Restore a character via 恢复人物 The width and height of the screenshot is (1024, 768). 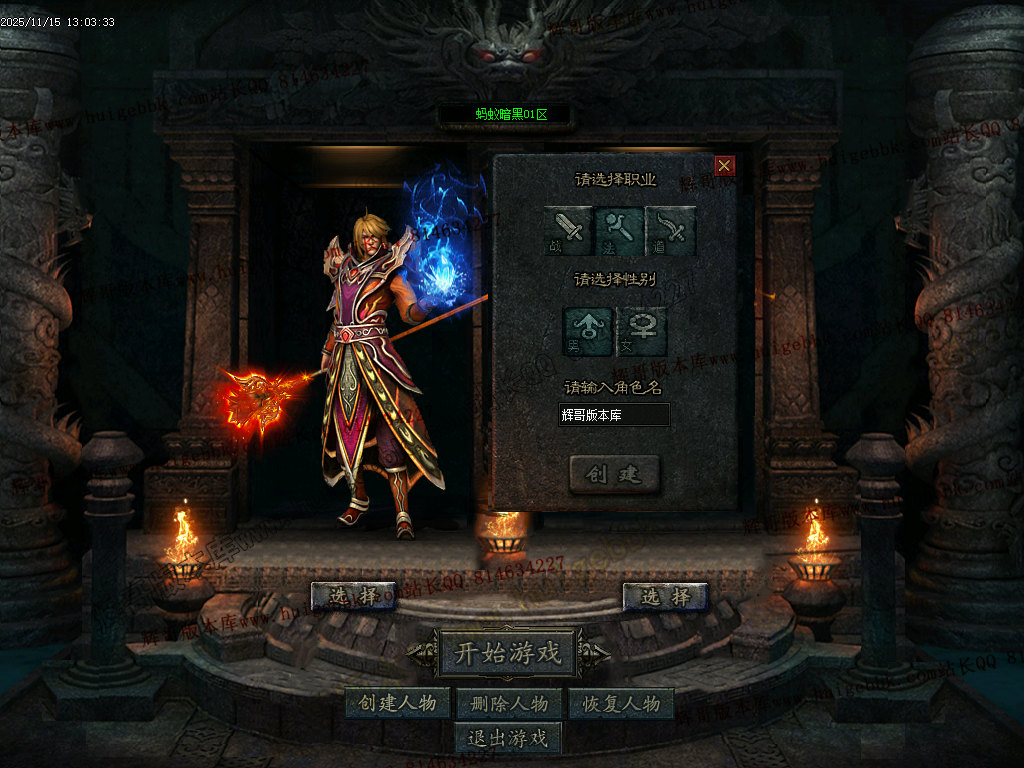pyautogui.click(x=620, y=703)
